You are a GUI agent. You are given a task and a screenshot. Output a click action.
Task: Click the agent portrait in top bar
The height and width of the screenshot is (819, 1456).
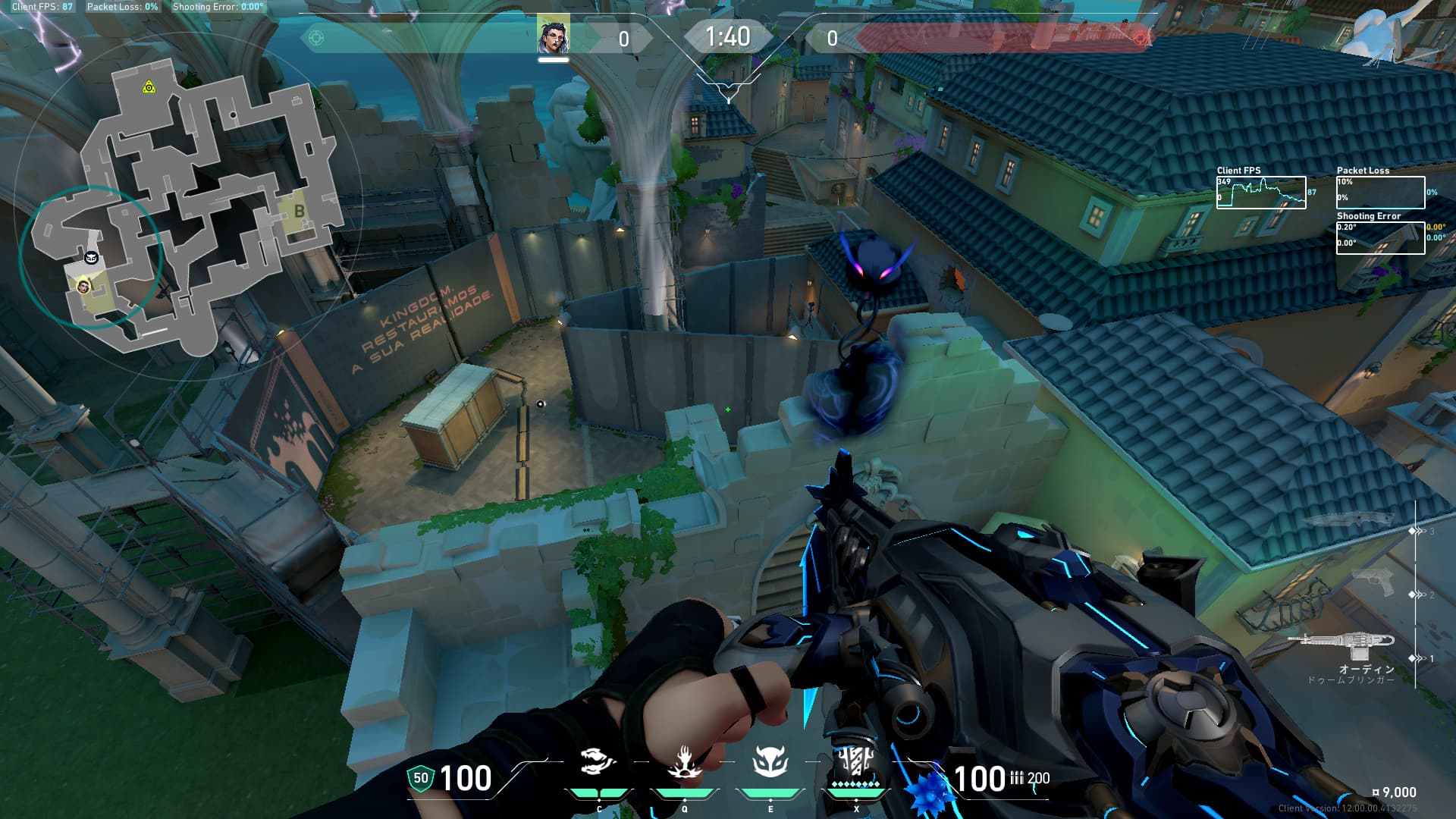click(x=553, y=35)
